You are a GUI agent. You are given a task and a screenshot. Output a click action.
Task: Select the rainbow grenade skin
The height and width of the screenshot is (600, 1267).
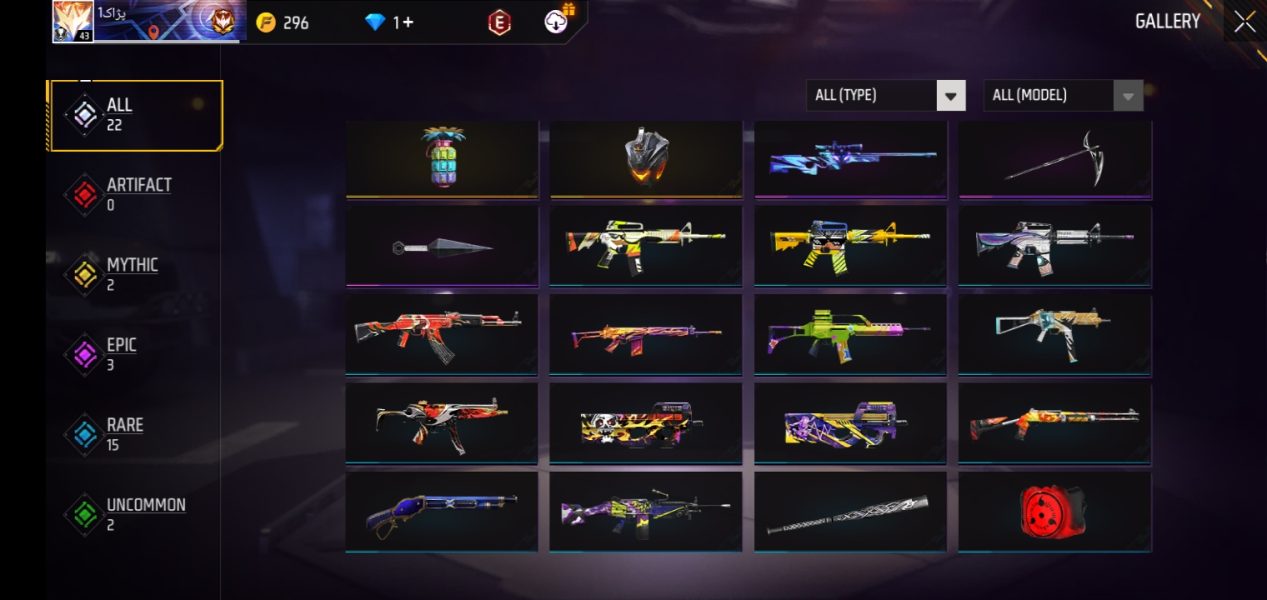click(442, 158)
